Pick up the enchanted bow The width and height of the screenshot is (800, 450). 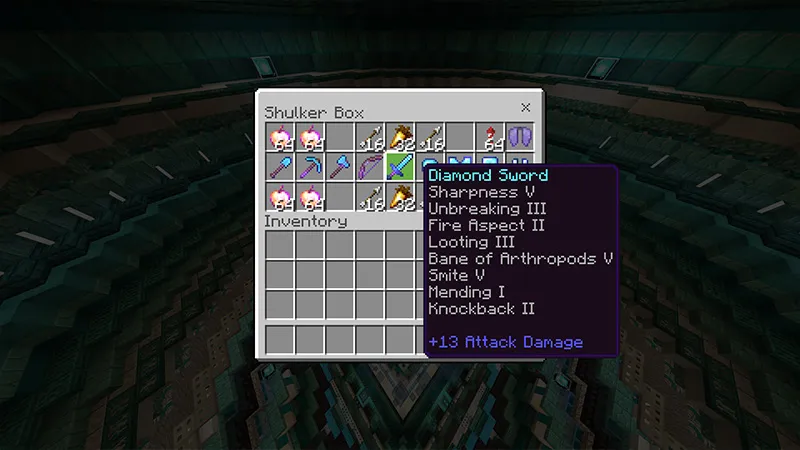tap(370, 167)
